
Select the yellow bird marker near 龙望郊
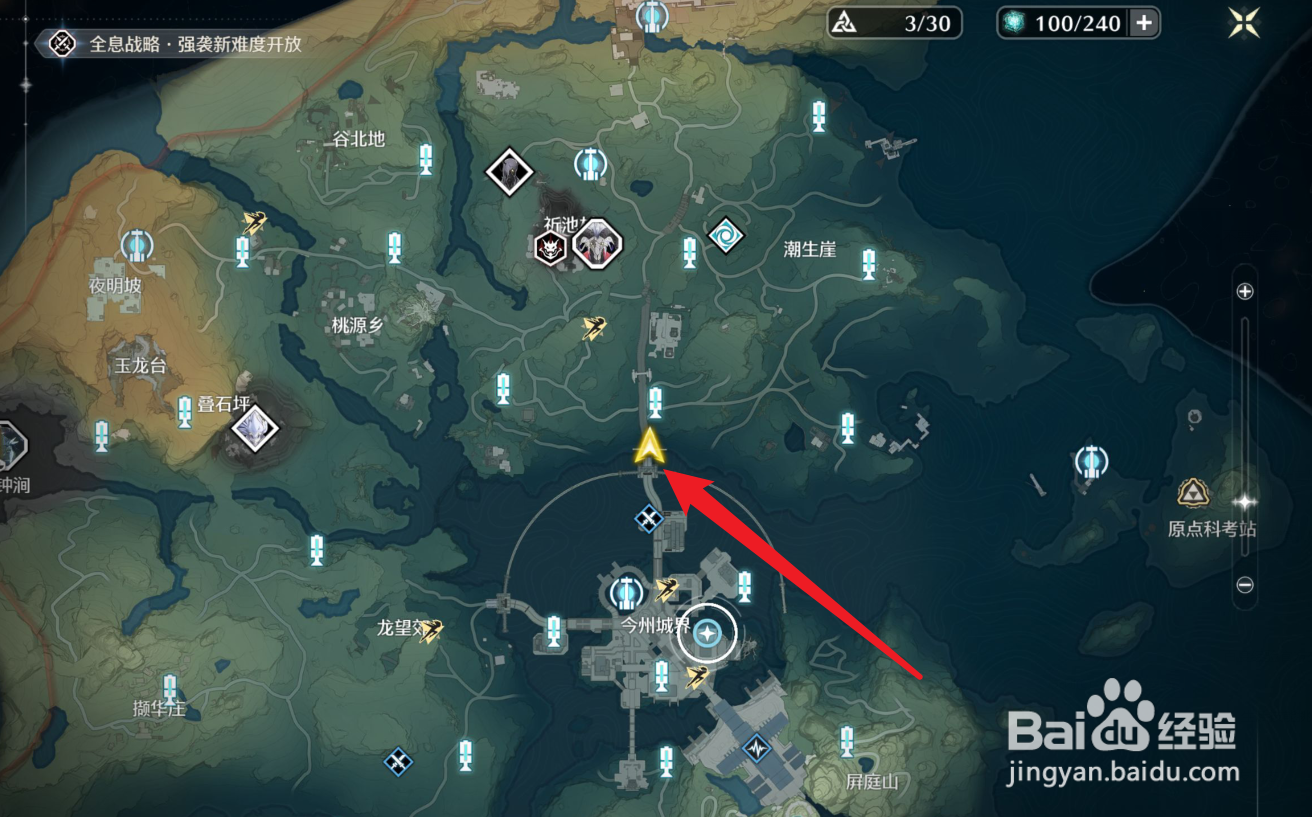point(431,630)
